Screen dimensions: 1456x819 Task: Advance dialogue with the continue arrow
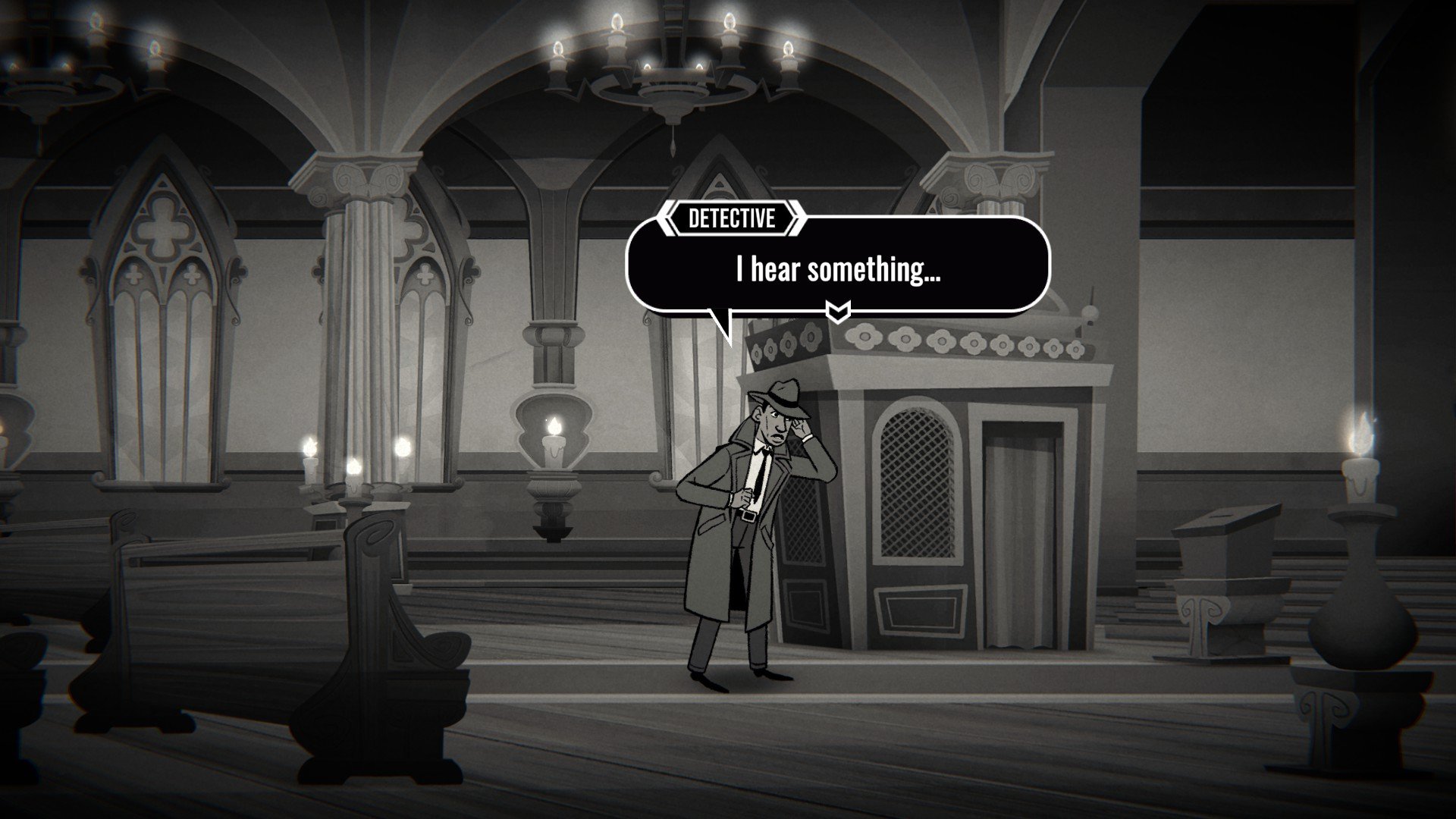[837, 310]
